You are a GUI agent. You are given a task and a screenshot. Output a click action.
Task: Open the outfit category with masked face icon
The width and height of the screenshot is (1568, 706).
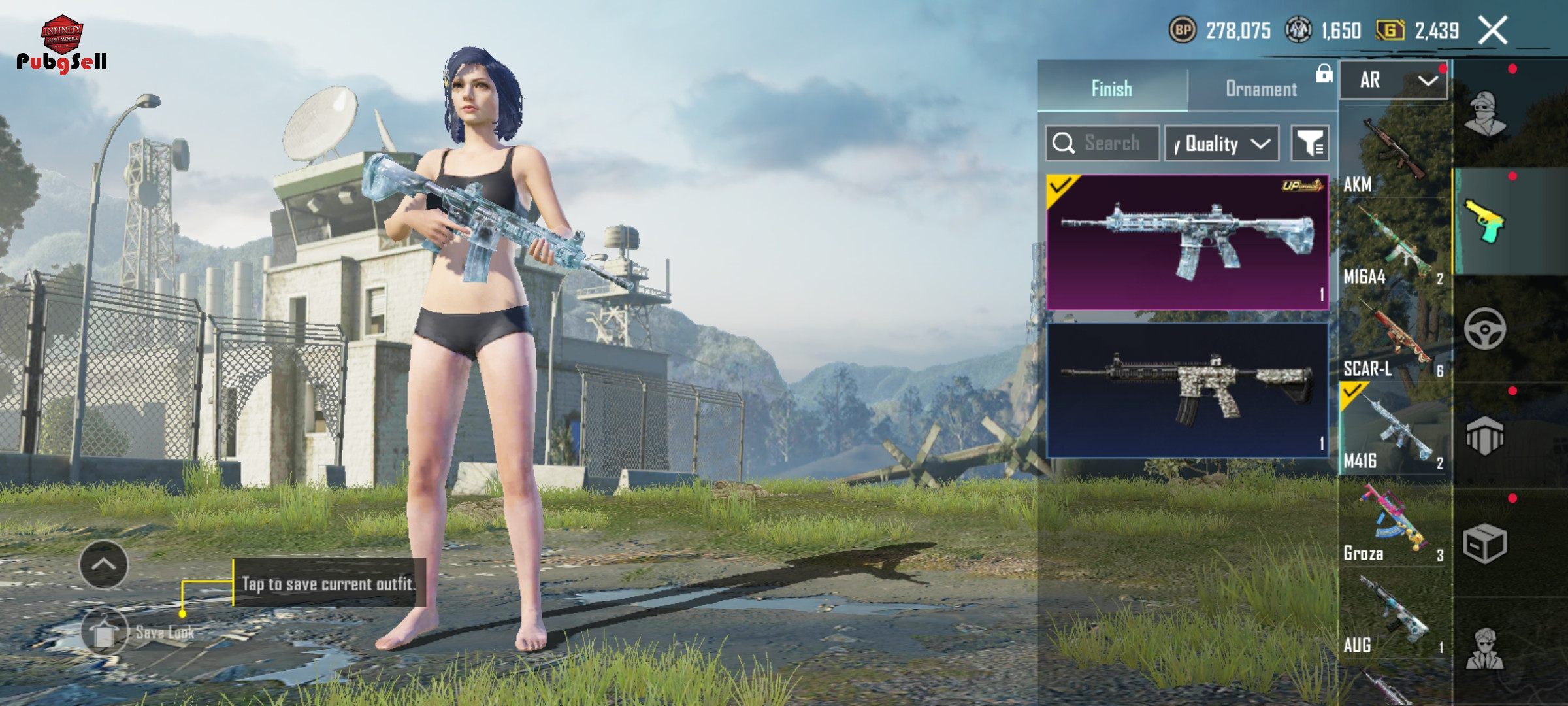[1485, 113]
